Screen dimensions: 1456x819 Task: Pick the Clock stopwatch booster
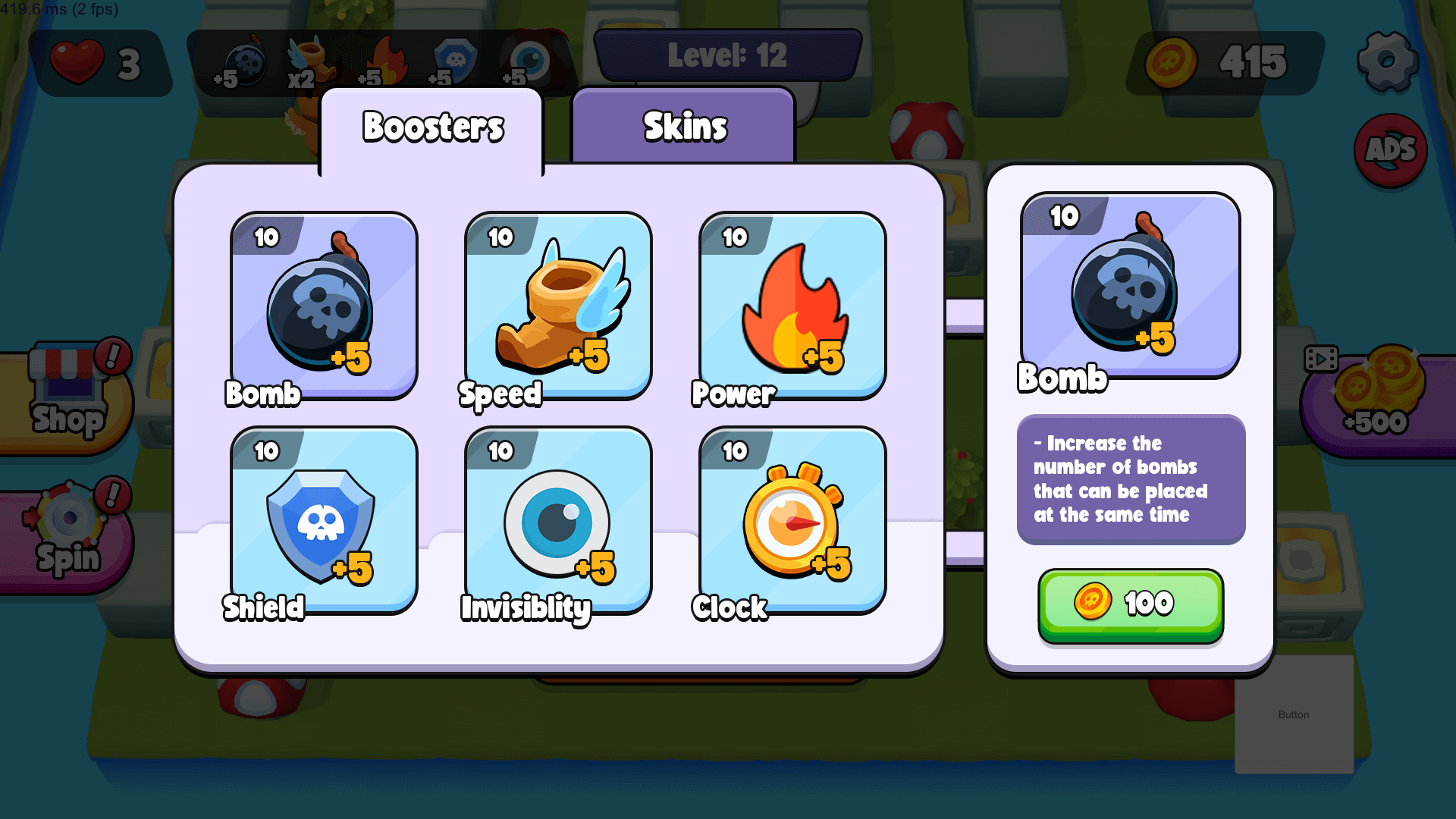792,521
